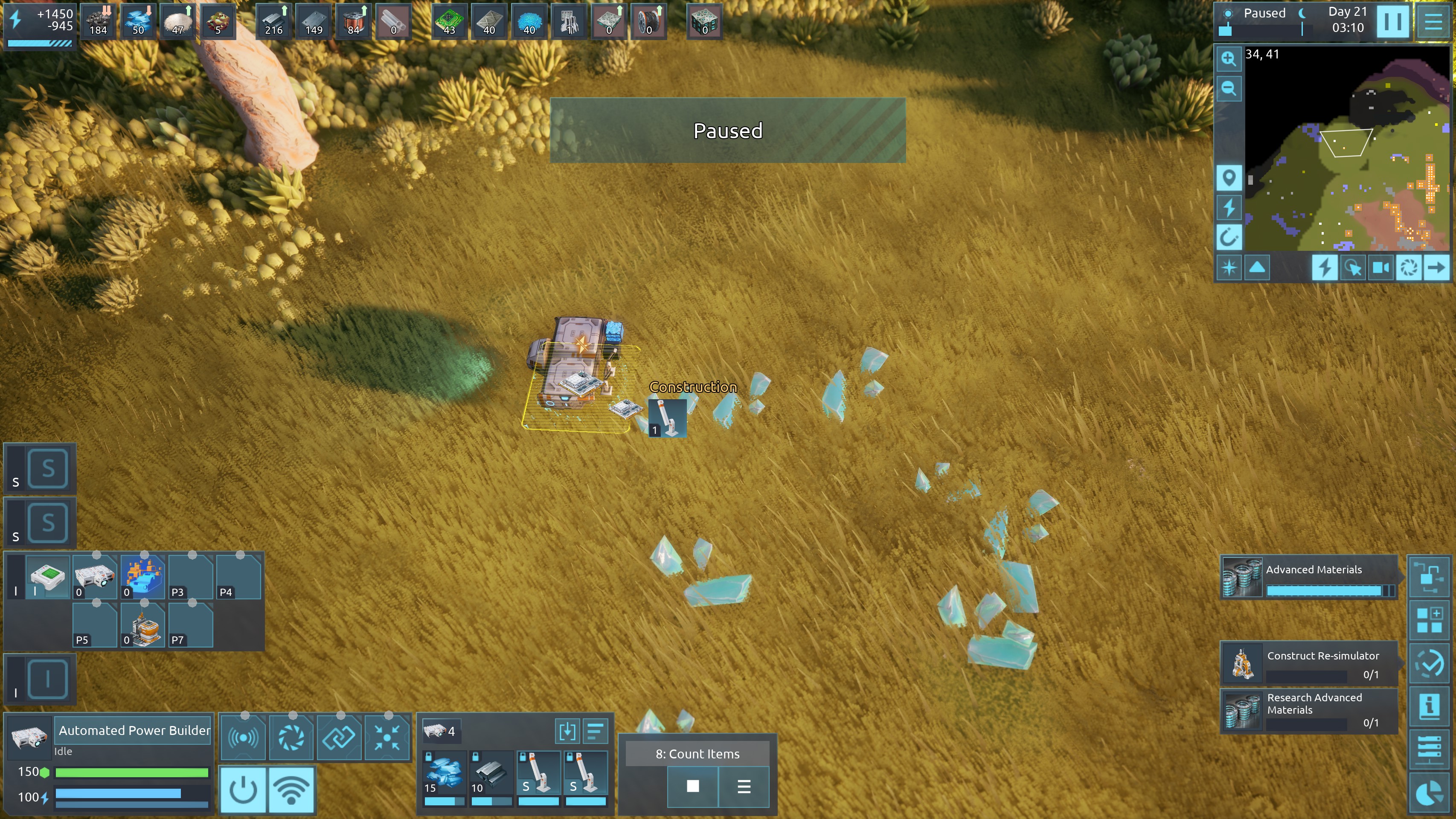
Task: Toggle the unit wifi connection button
Action: pyautogui.click(x=292, y=790)
